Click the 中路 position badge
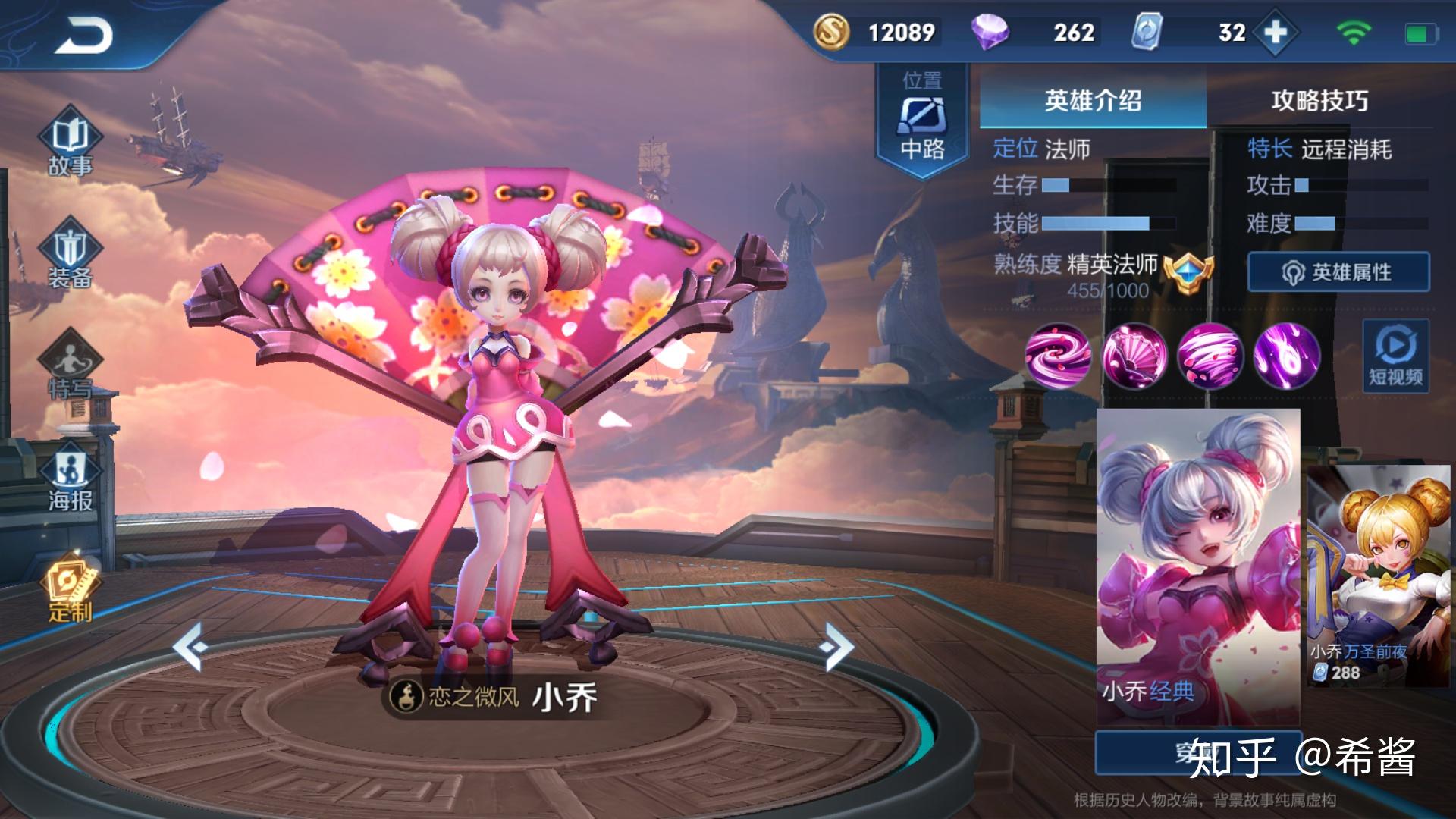The width and height of the screenshot is (1456, 819). 922,120
